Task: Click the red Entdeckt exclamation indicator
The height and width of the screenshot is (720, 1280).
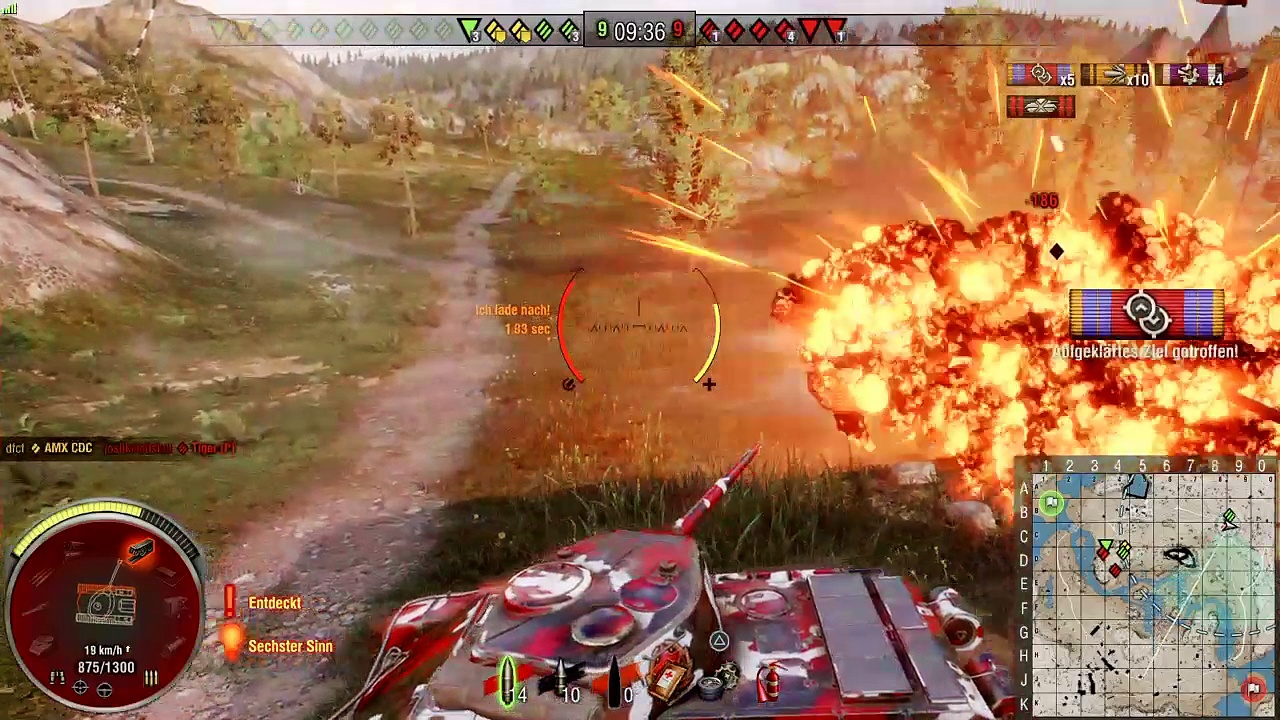Action: (230, 601)
